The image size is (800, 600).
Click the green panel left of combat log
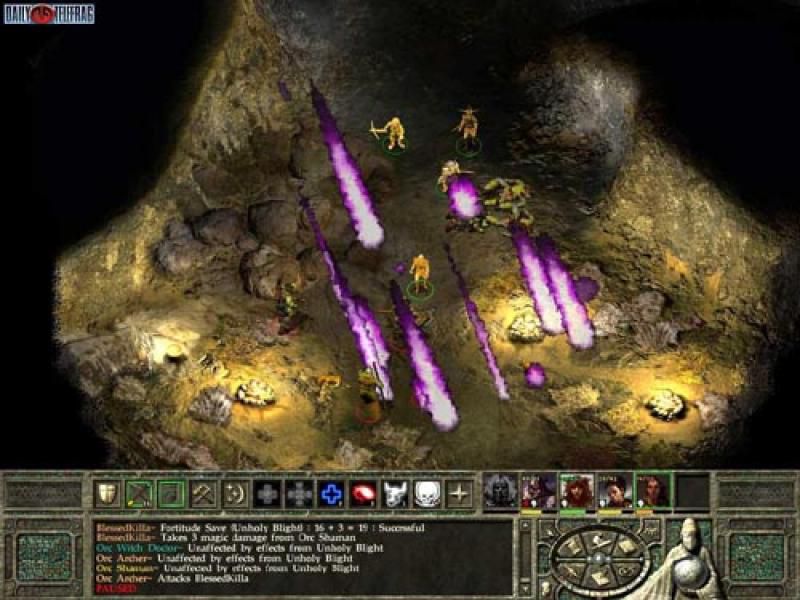[45, 555]
